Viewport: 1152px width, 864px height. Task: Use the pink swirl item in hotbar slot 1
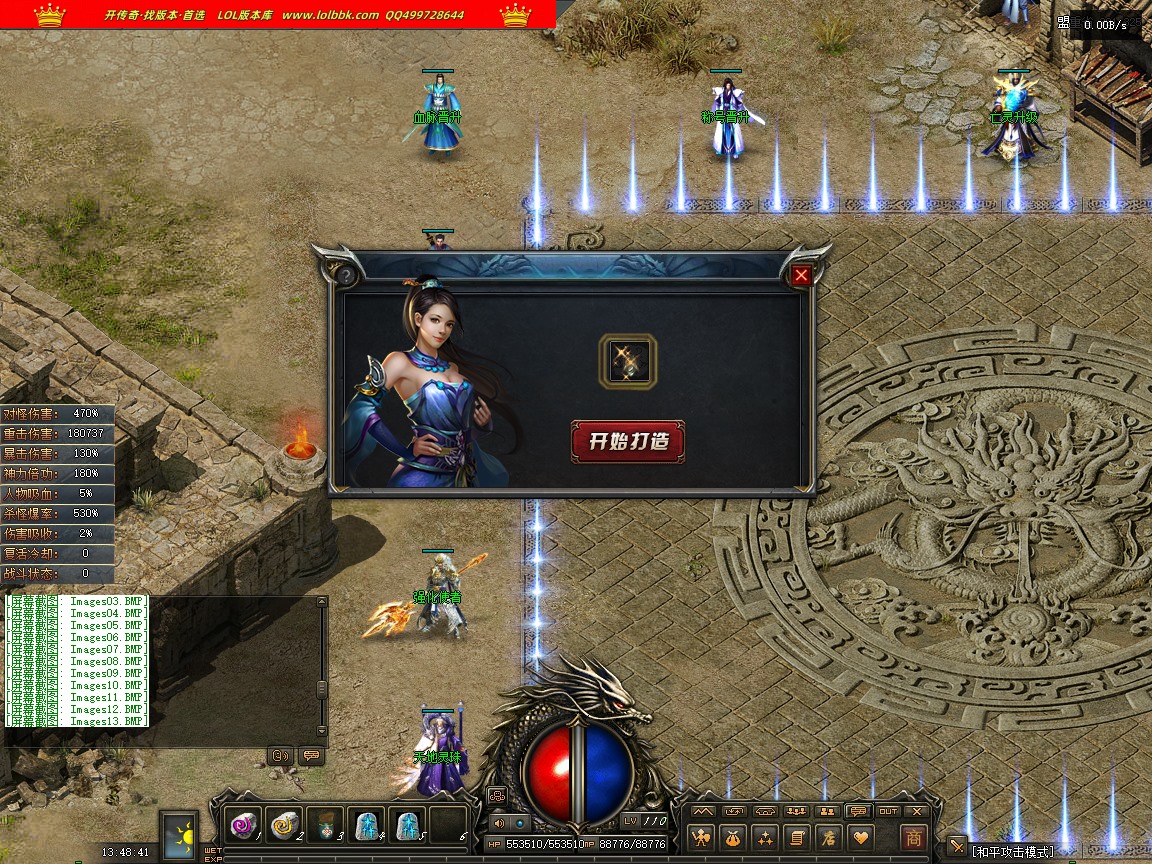click(x=244, y=825)
